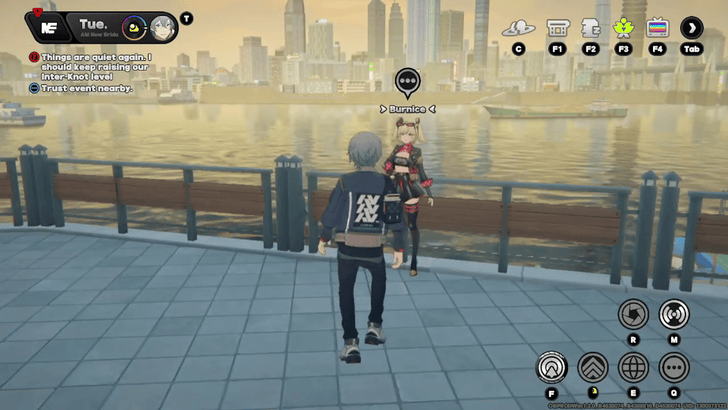Activate the signal broadcast icon

pos(674,314)
